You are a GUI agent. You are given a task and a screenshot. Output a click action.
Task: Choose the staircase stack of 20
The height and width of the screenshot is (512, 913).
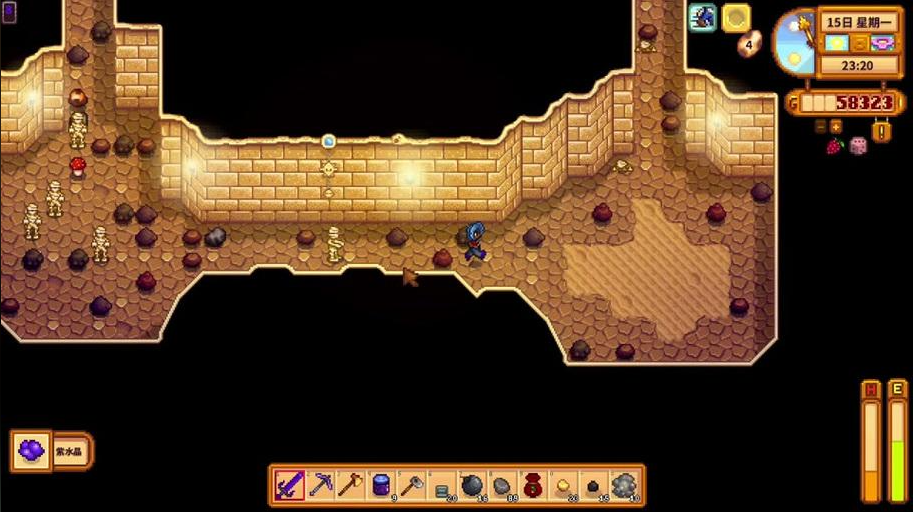[x=442, y=486]
